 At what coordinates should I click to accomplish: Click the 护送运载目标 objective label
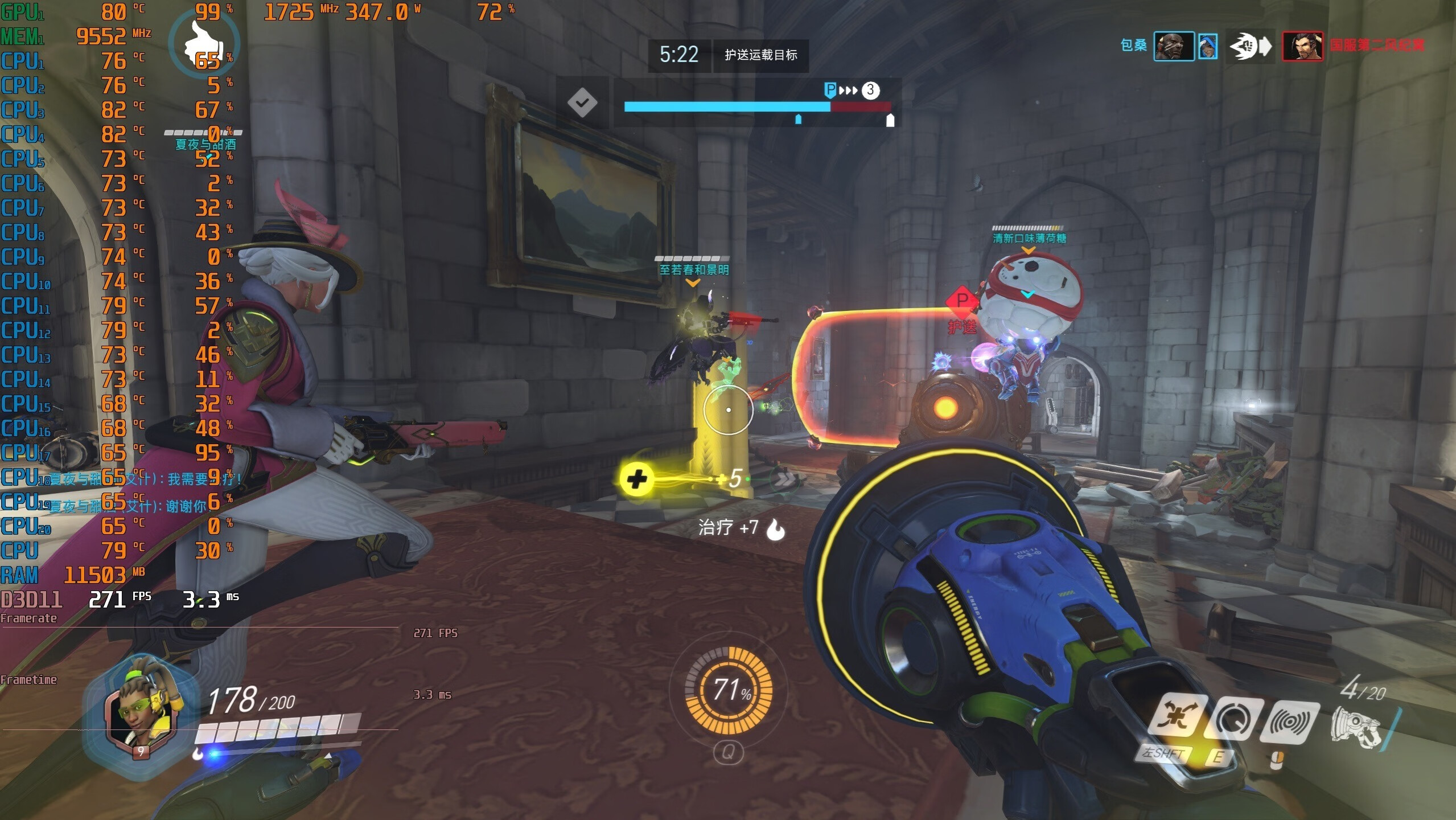click(760, 55)
